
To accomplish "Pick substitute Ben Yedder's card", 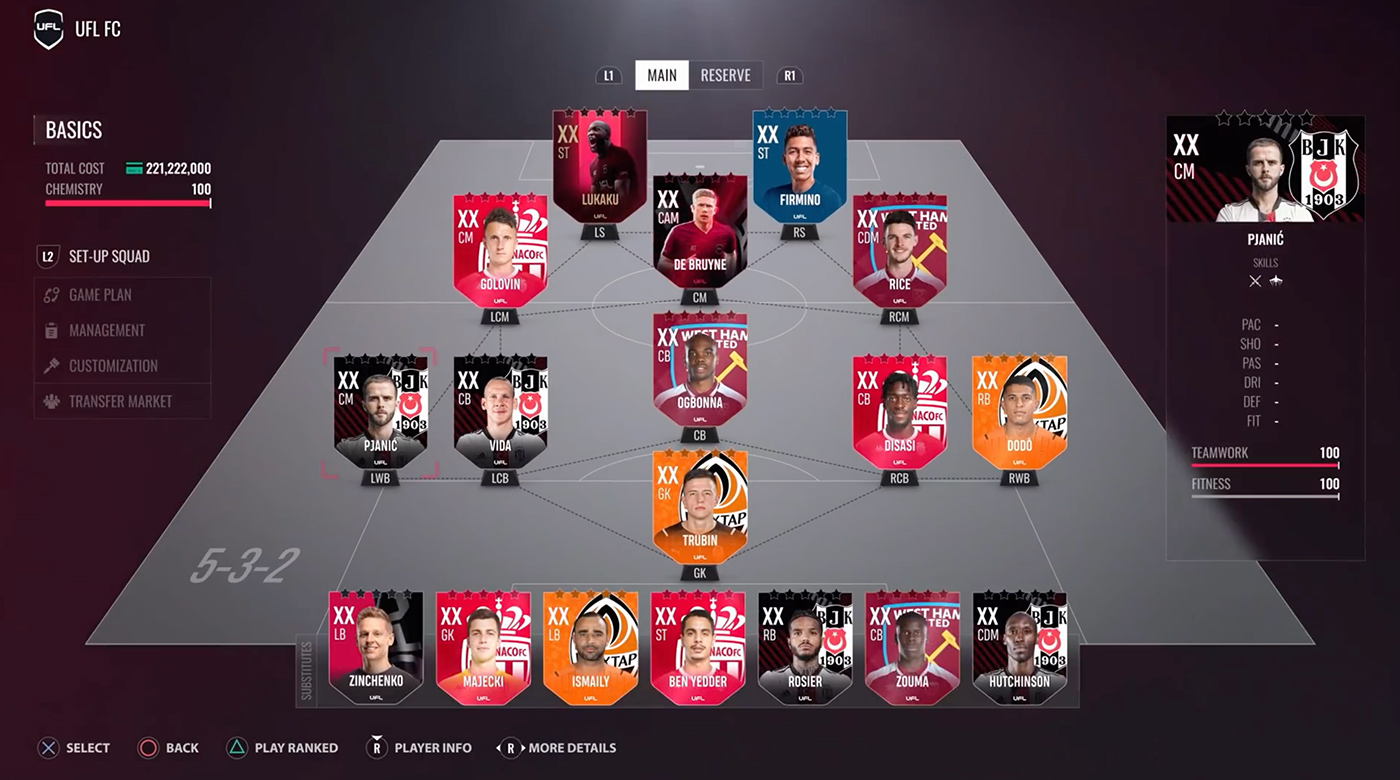I will pos(698,647).
